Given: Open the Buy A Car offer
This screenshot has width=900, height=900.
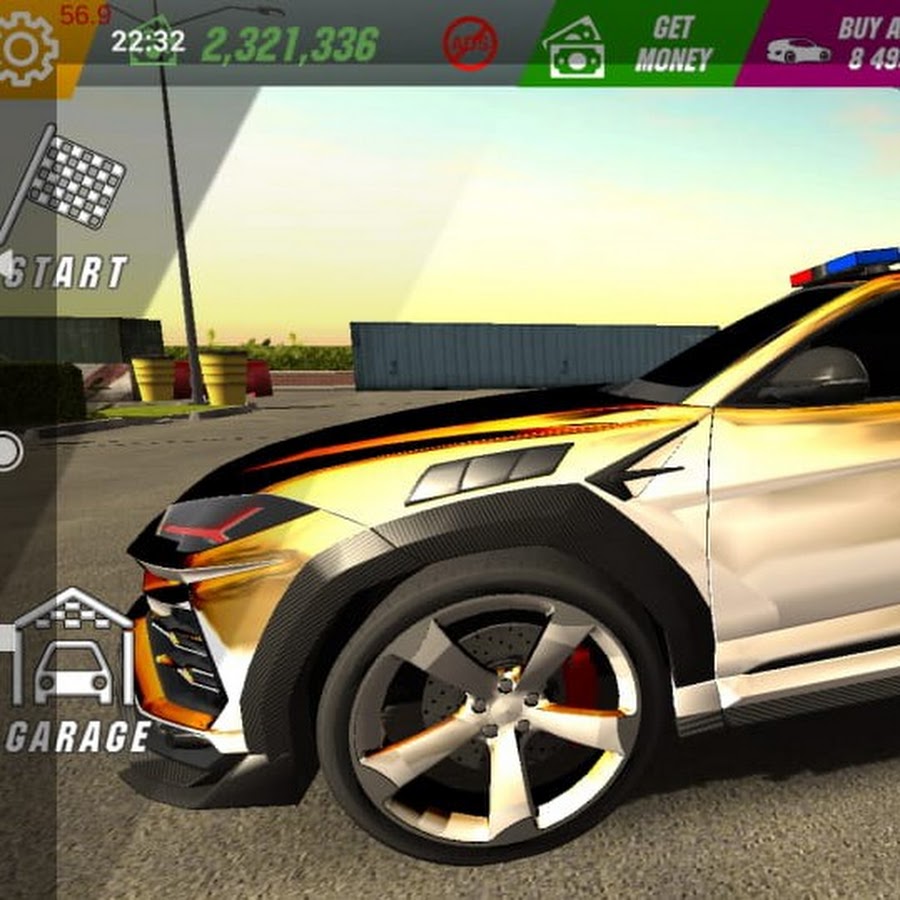Looking at the screenshot, I should click(x=830, y=45).
